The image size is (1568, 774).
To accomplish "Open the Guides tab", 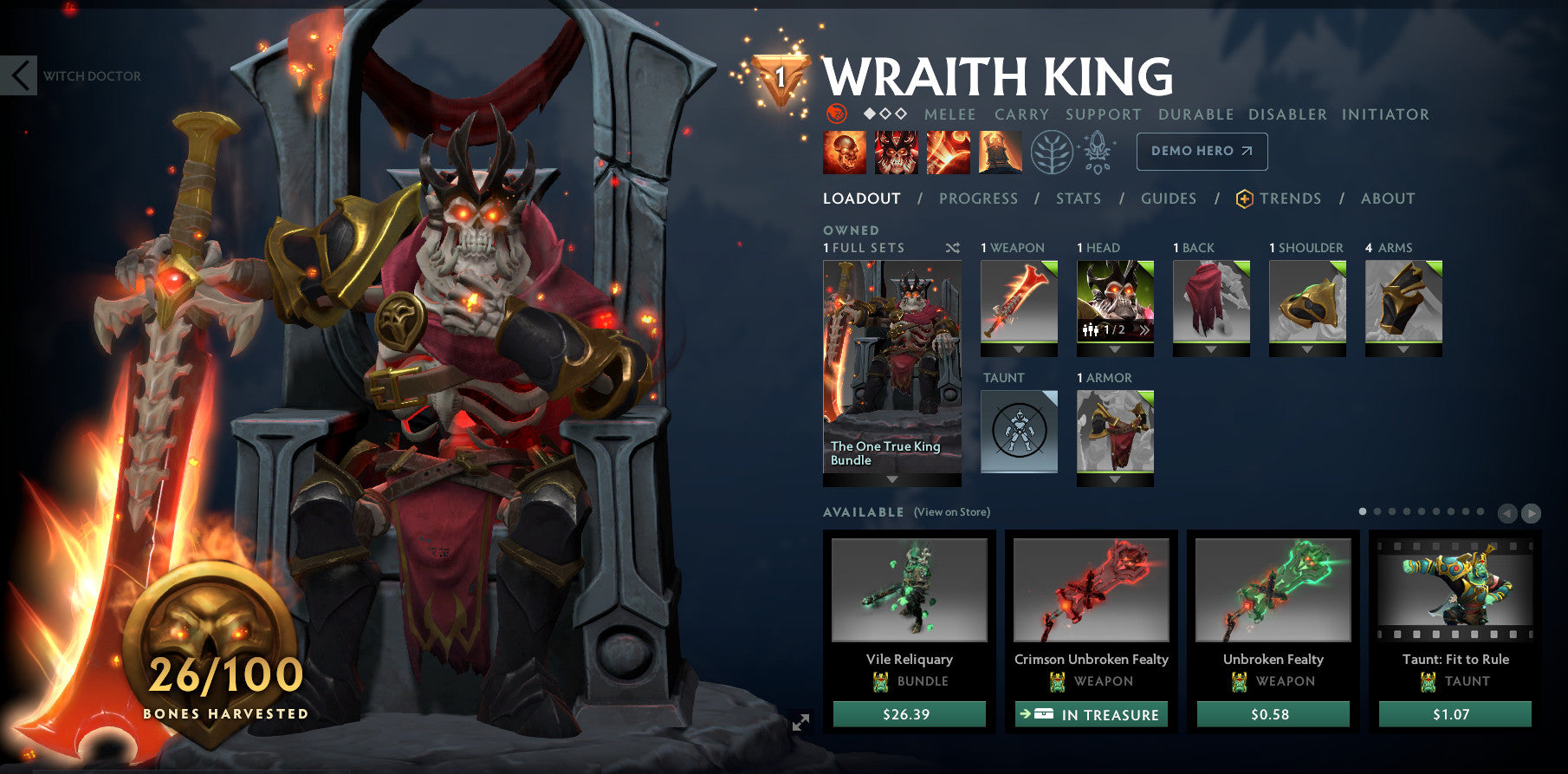I will click(1168, 198).
